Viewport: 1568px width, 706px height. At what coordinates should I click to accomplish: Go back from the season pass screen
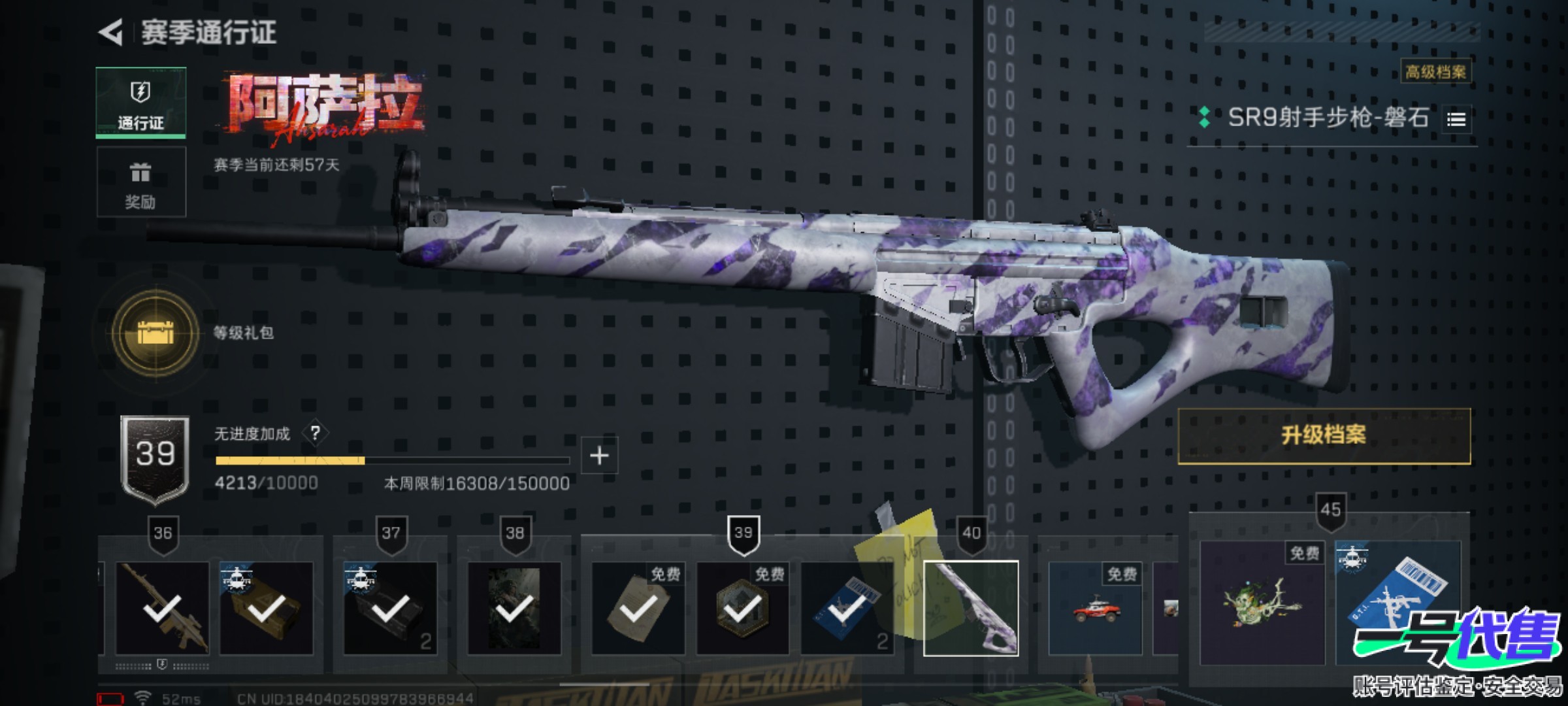click(111, 33)
